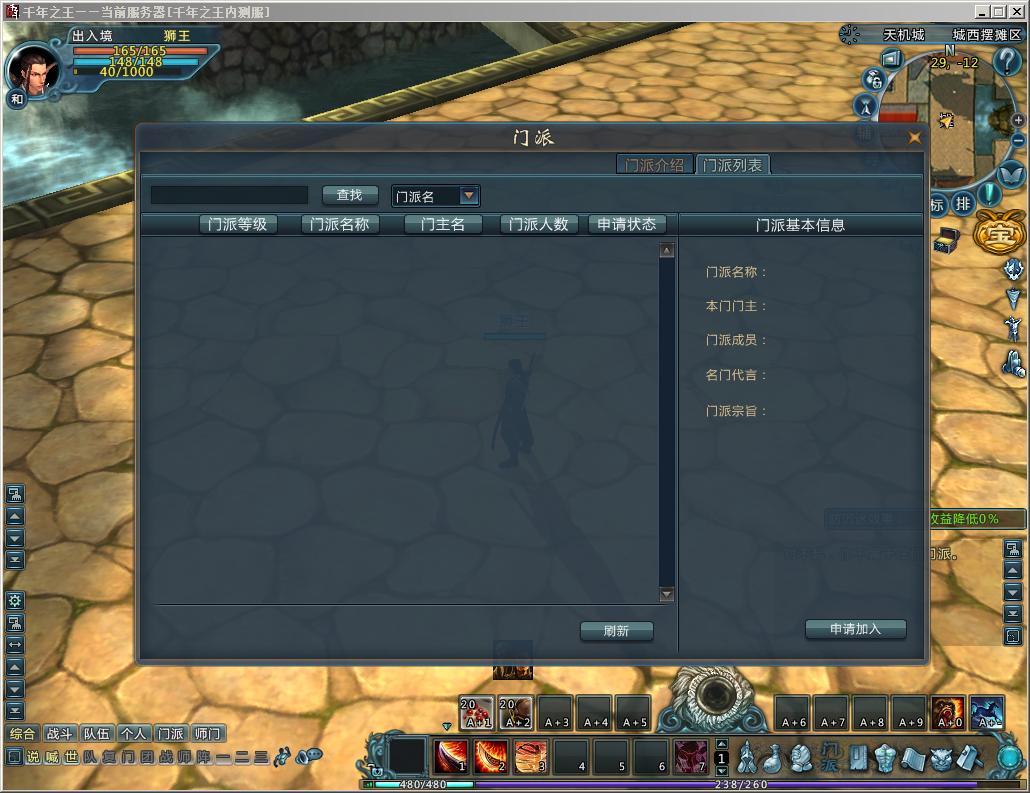Image resolution: width=1030 pixels, height=793 pixels.
Task: Zoom out the minimap with minus
Action: (1018, 143)
